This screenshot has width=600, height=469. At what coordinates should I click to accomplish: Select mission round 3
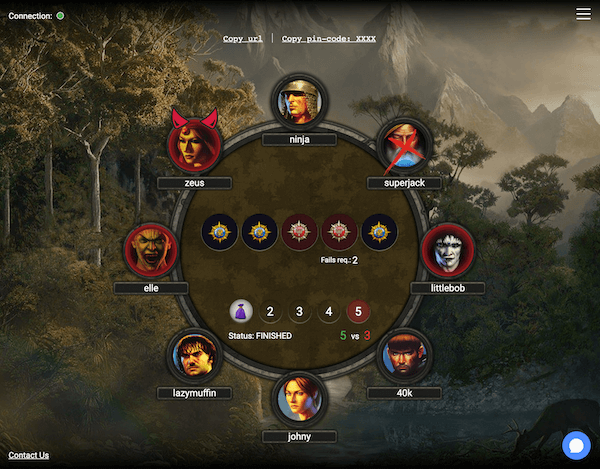coord(299,312)
